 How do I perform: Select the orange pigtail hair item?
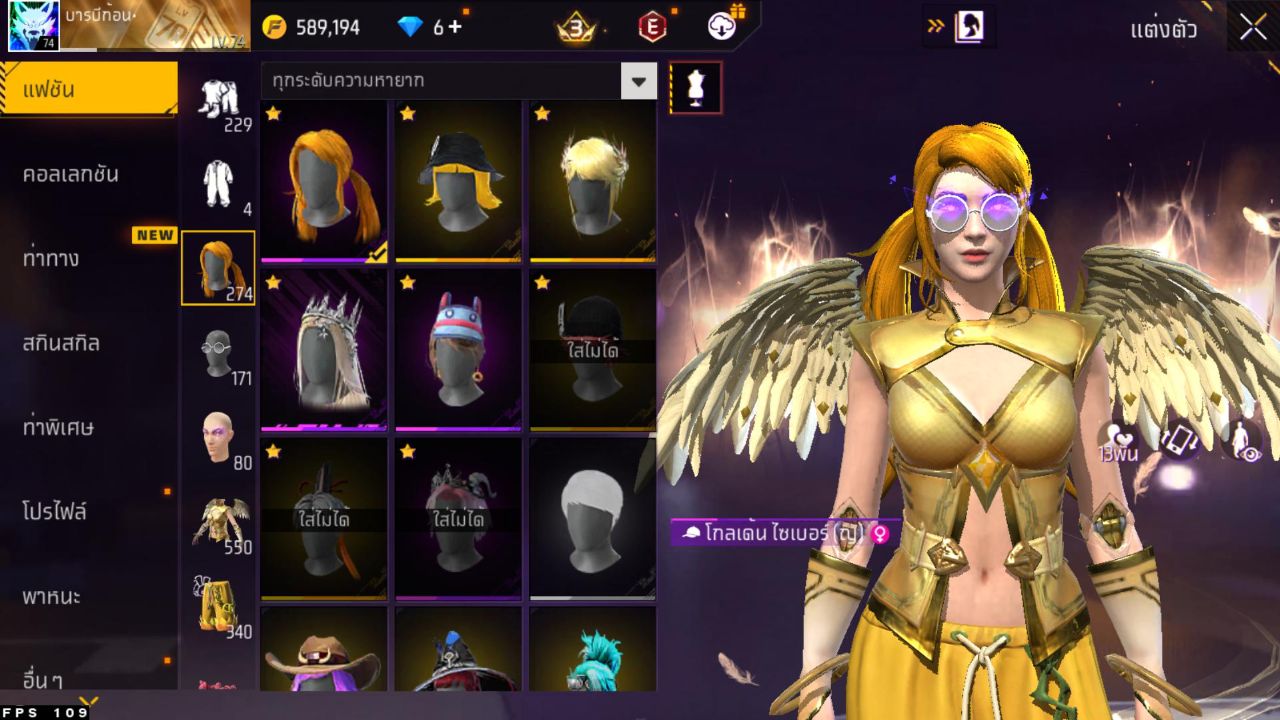tap(324, 181)
